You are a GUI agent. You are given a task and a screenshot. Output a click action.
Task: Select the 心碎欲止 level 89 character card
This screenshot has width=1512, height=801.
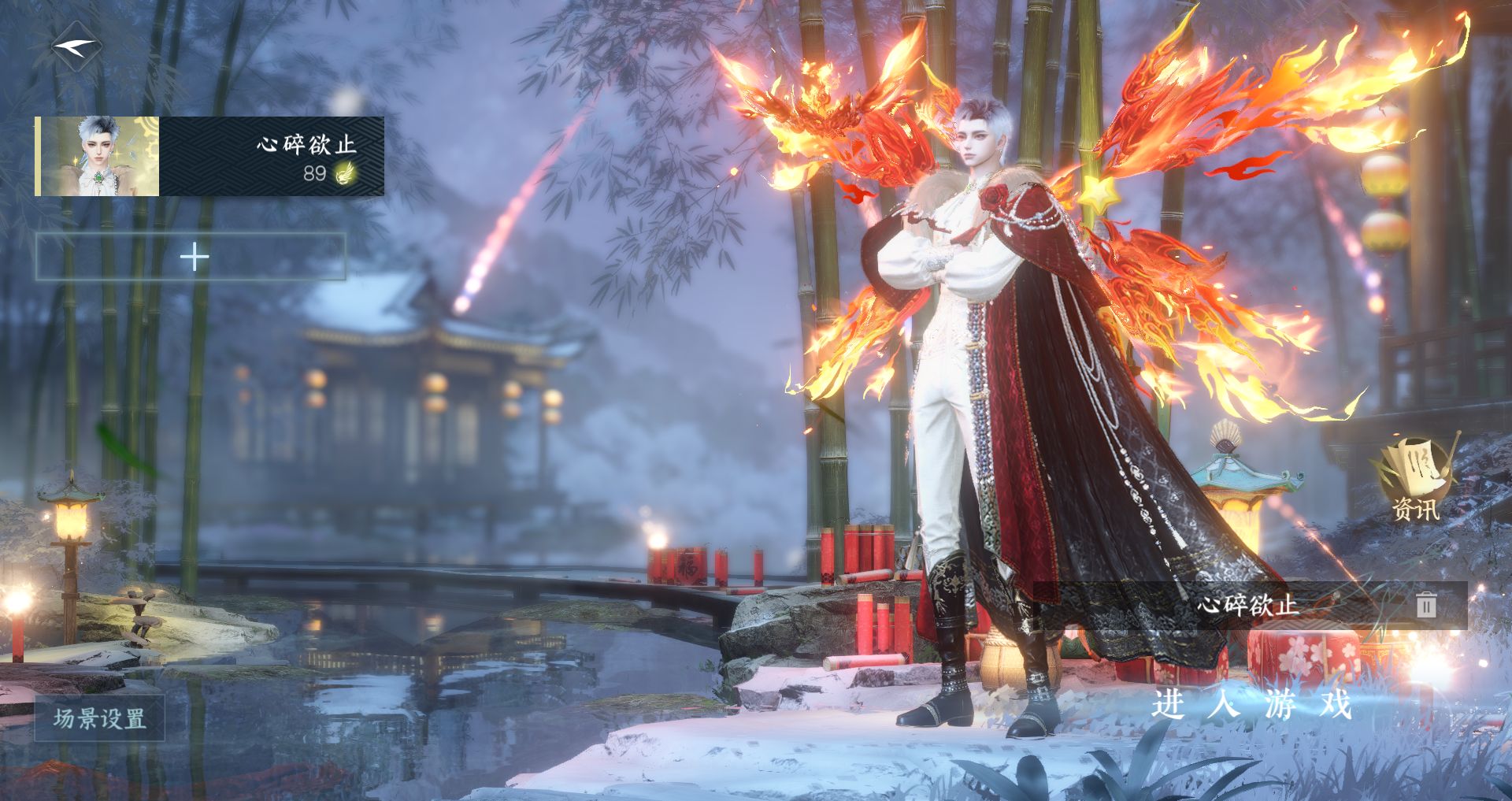point(209,156)
